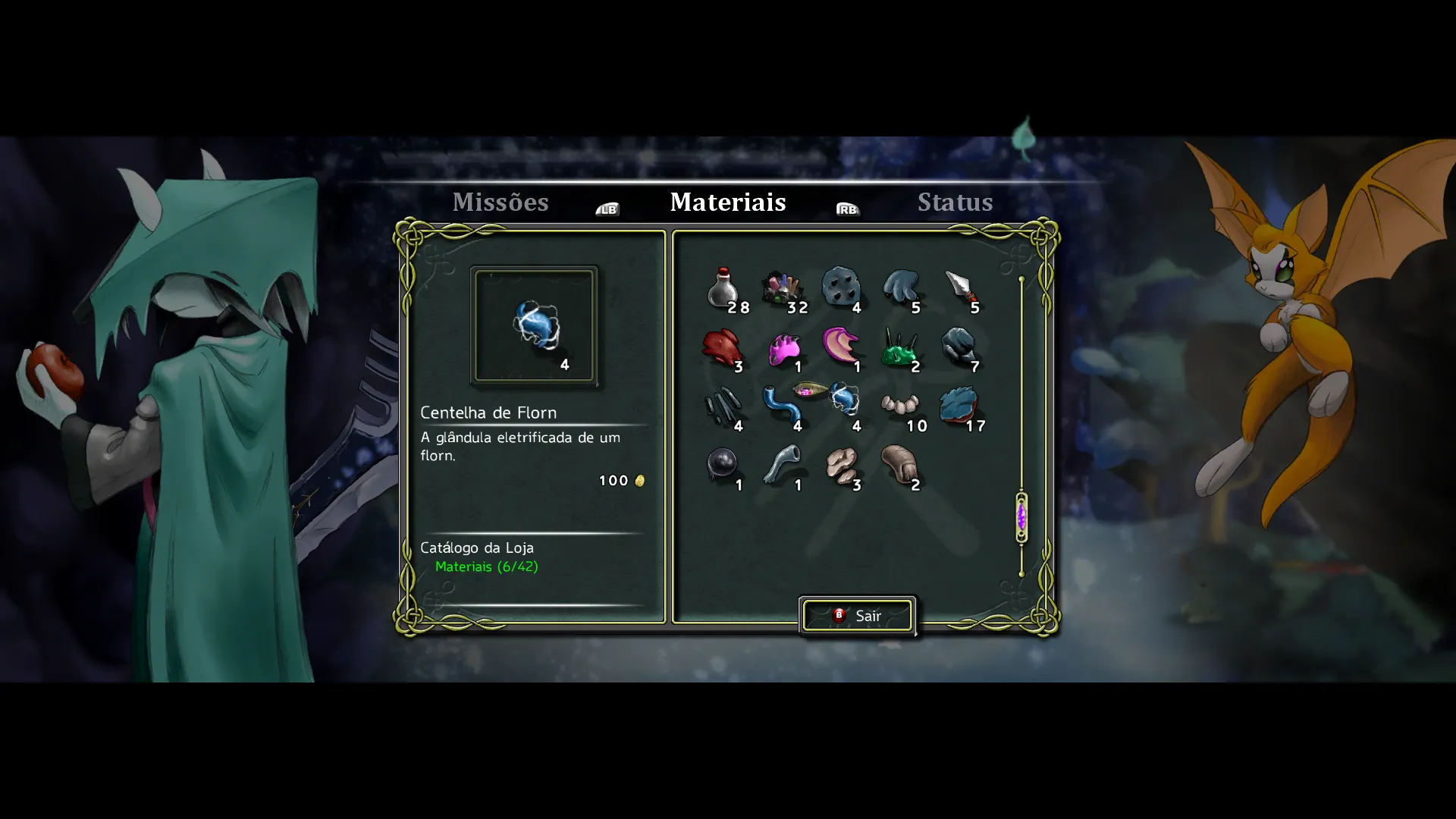
Task: Pick the purple curved horn material
Action: click(841, 347)
